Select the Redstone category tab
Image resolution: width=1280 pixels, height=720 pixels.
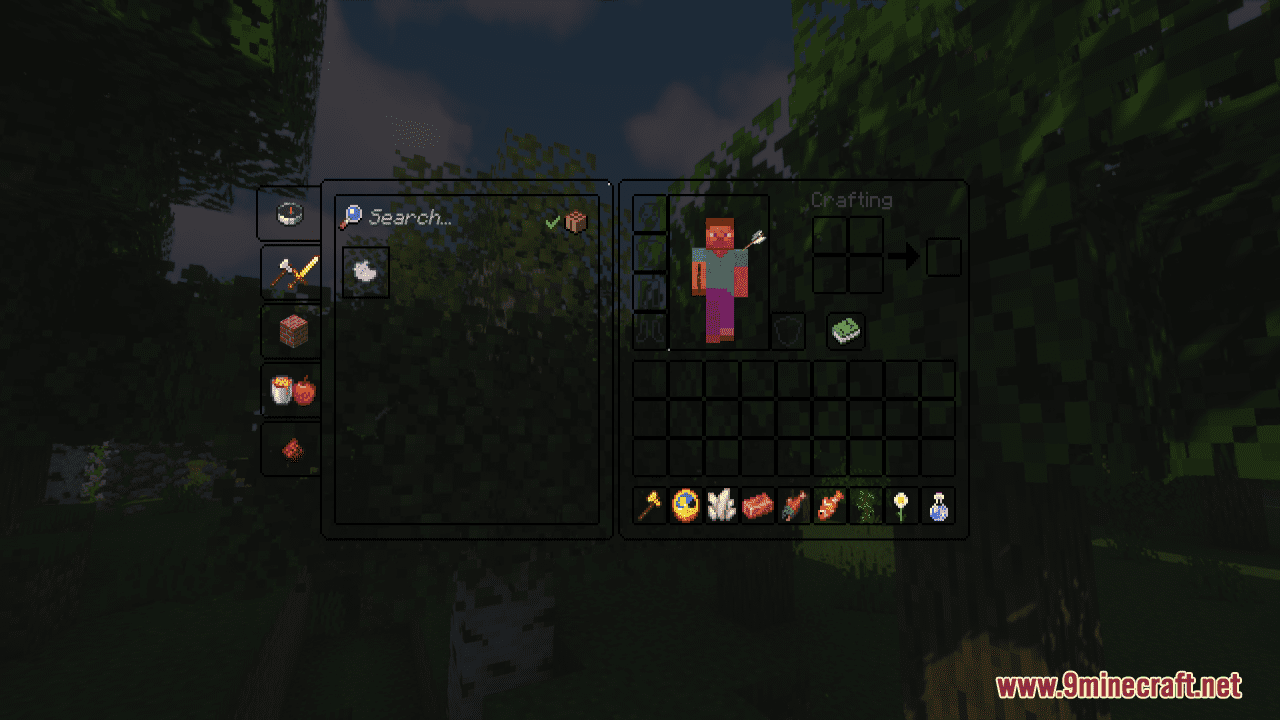click(x=290, y=448)
